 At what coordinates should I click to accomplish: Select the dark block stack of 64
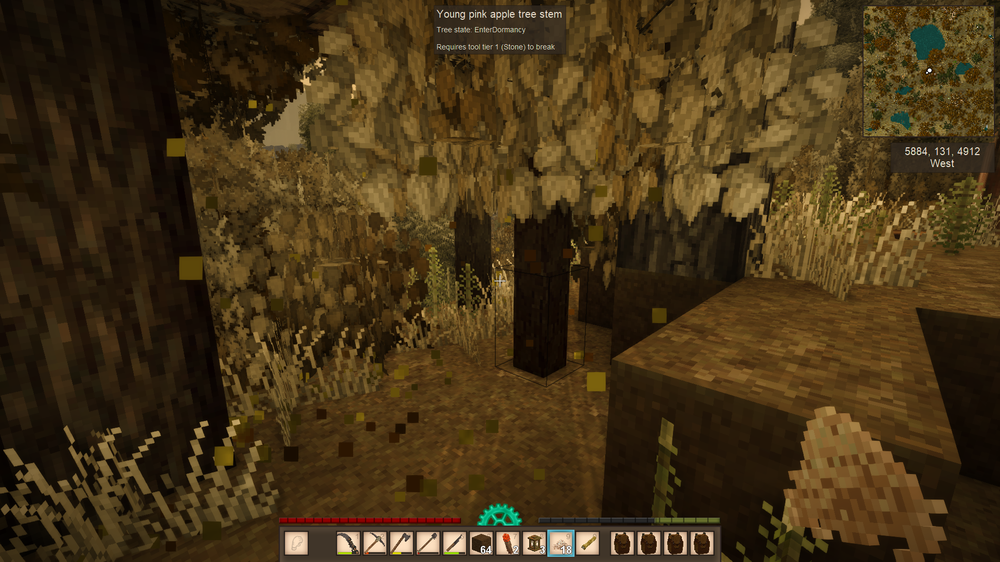(481, 543)
